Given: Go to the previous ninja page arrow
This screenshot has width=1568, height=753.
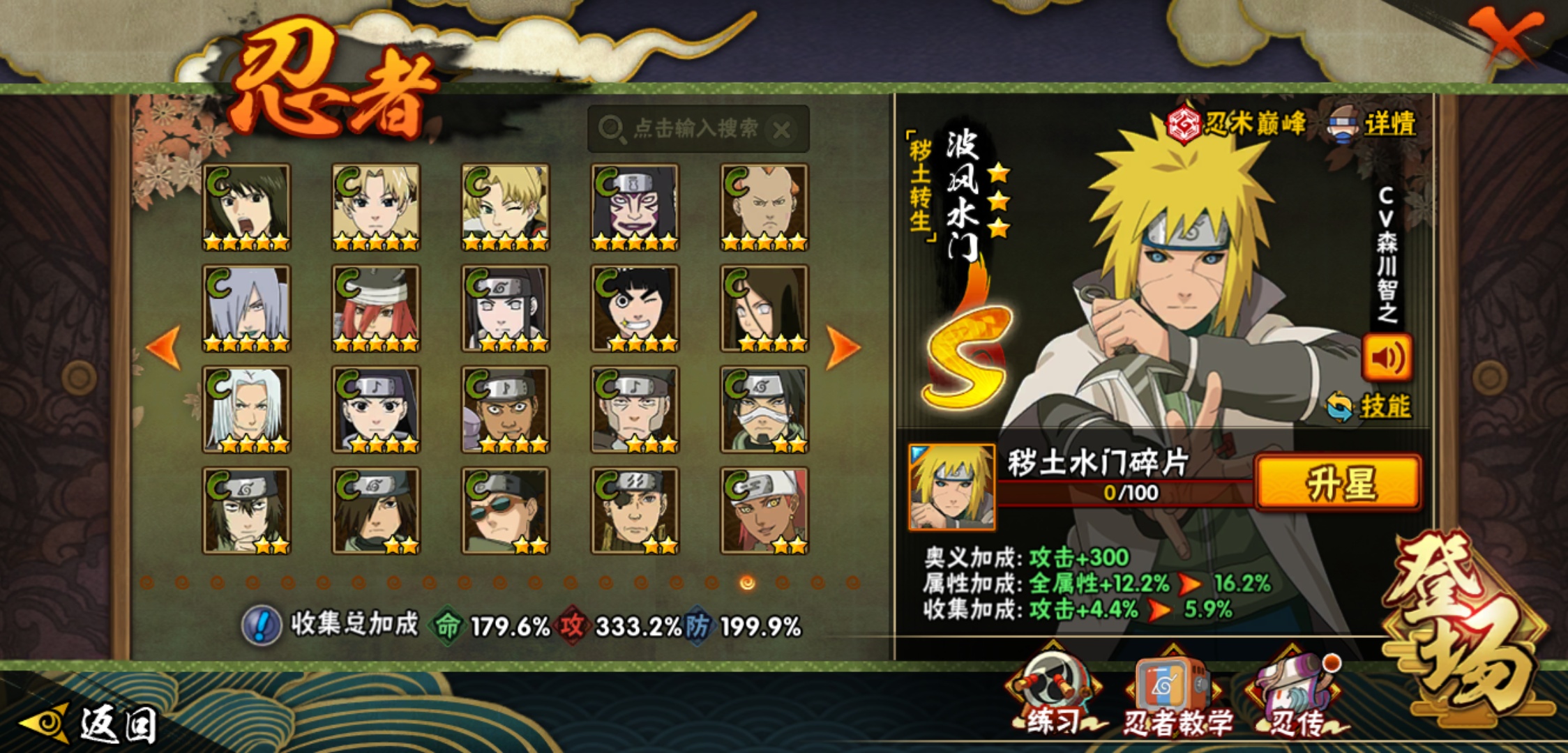Looking at the screenshot, I should tap(165, 347).
